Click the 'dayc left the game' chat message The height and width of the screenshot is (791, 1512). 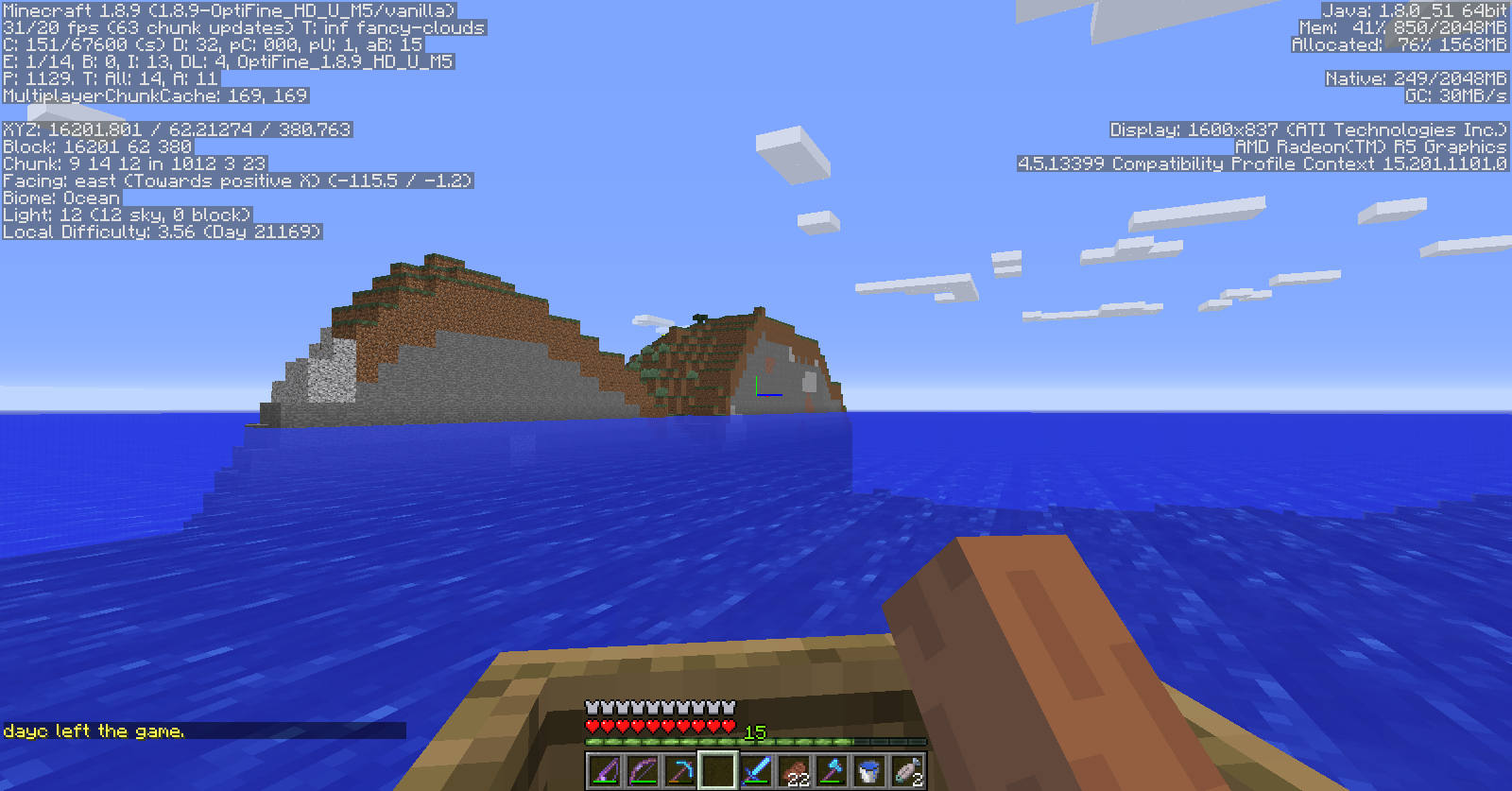pyautogui.click(x=94, y=731)
